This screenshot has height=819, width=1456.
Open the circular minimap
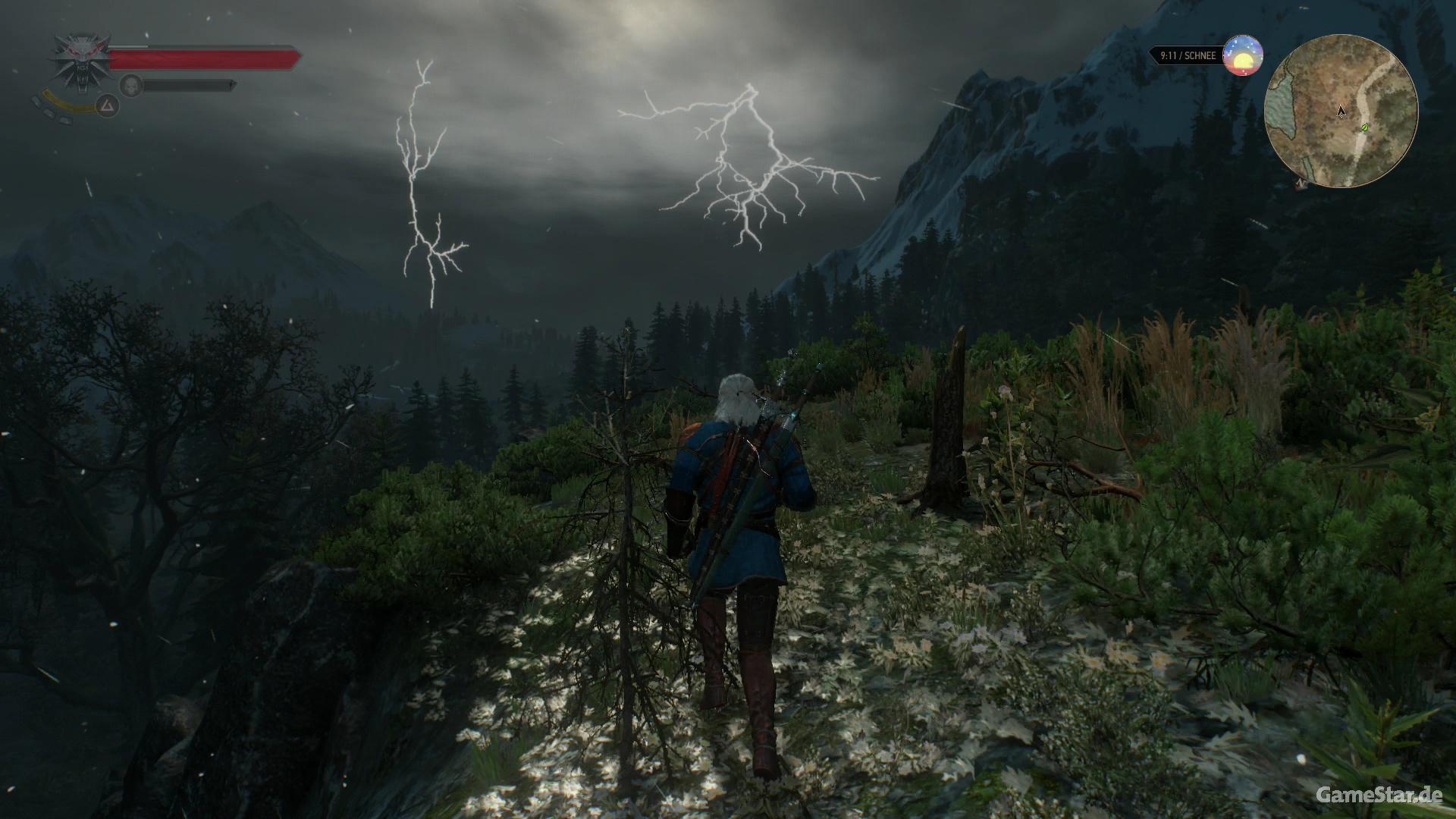pyautogui.click(x=1341, y=111)
